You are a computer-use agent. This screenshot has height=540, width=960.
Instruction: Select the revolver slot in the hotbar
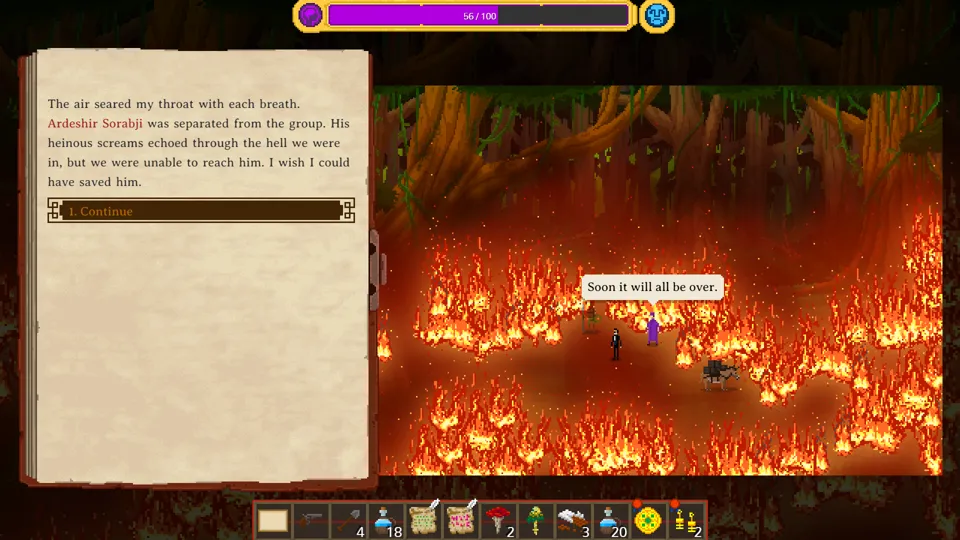(311, 521)
